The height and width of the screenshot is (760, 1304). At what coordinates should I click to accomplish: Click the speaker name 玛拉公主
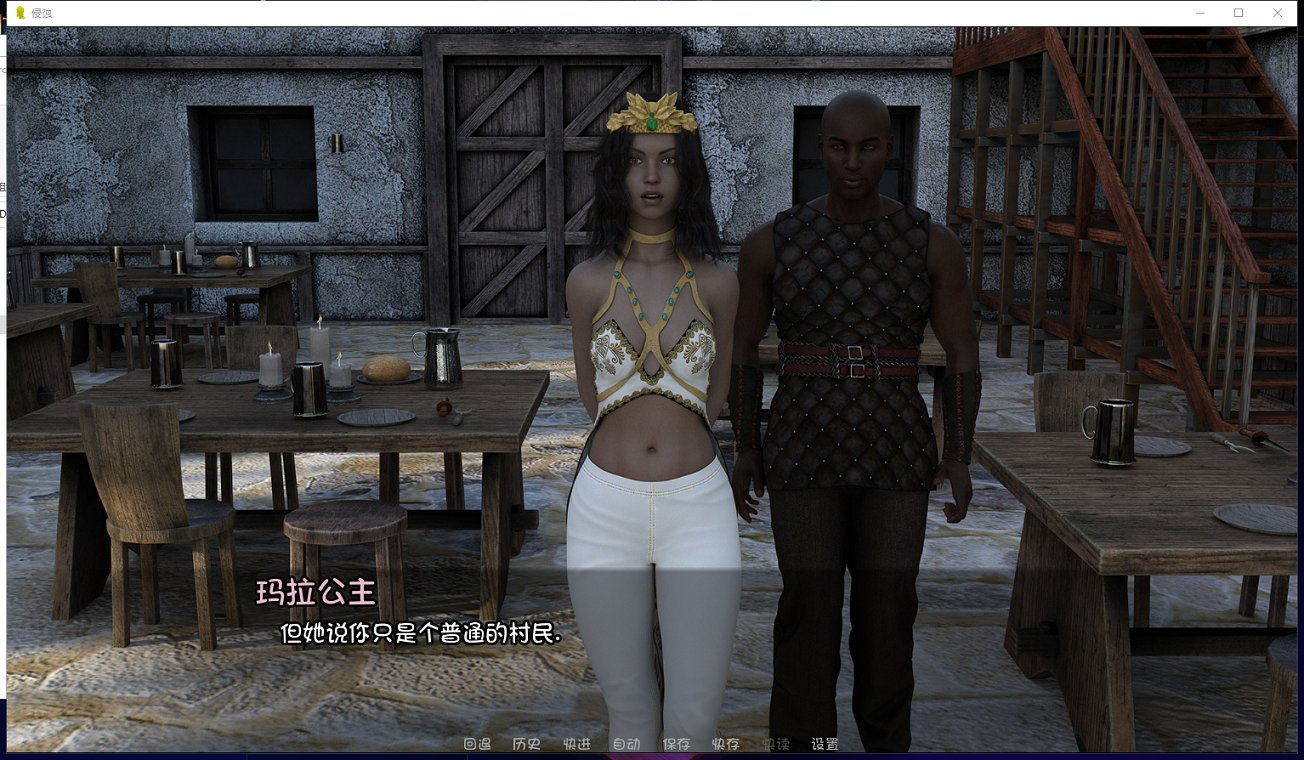[317, 593]
